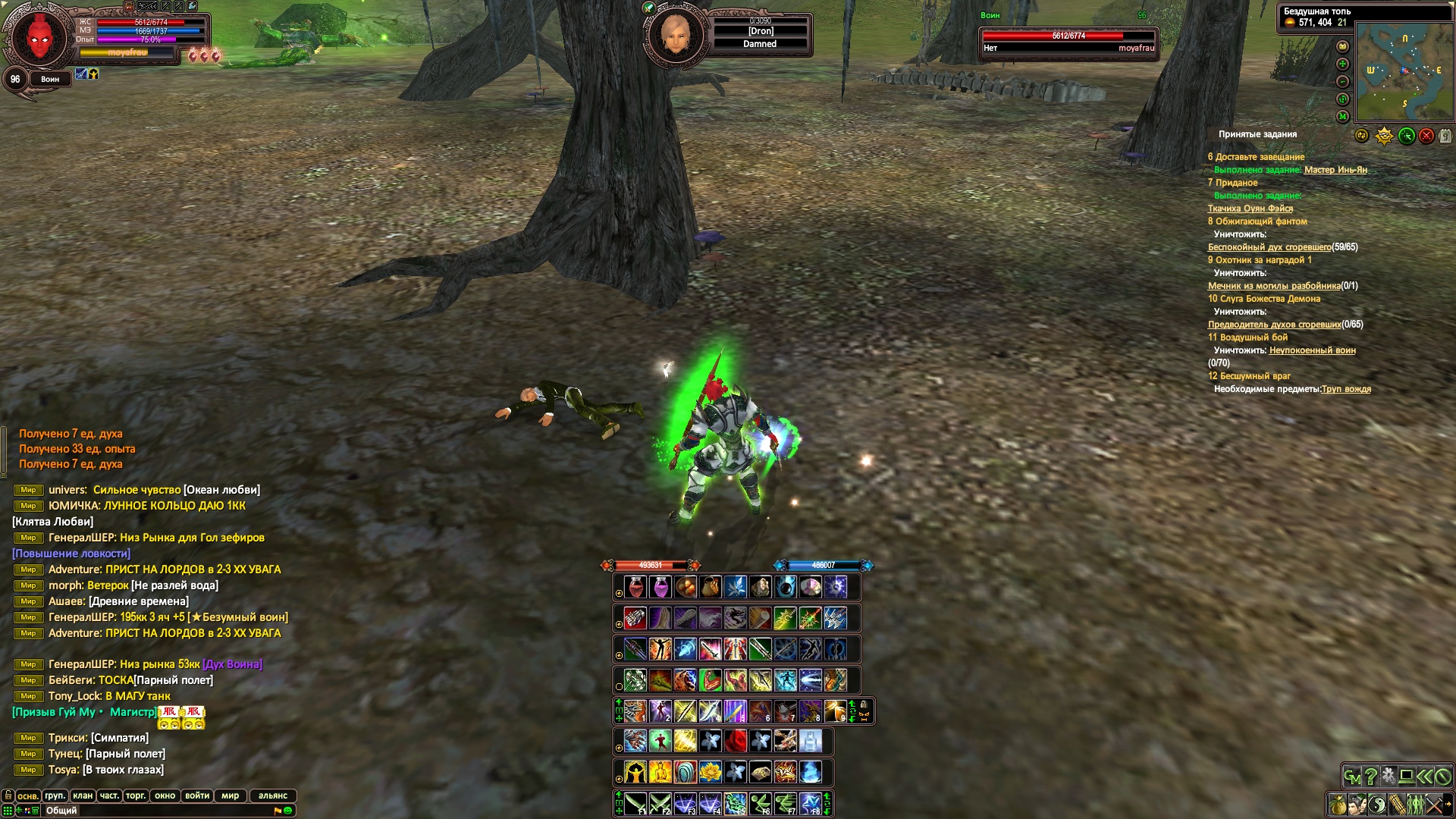Use the pink mana potion slot
The image size is (1456, 819).
[x=661, y=587]
